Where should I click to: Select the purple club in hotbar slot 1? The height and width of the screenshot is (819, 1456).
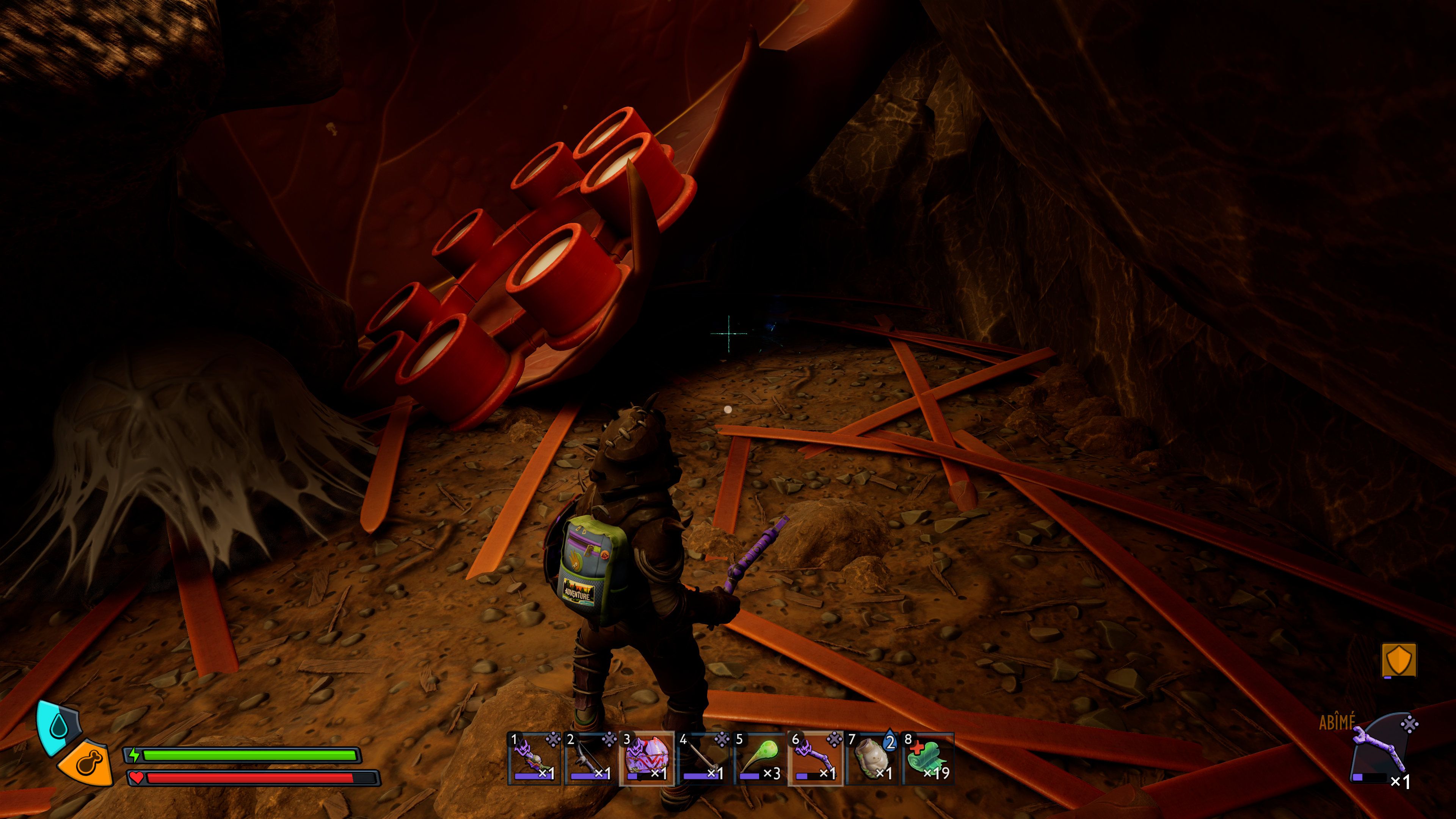tap(534, 758)
